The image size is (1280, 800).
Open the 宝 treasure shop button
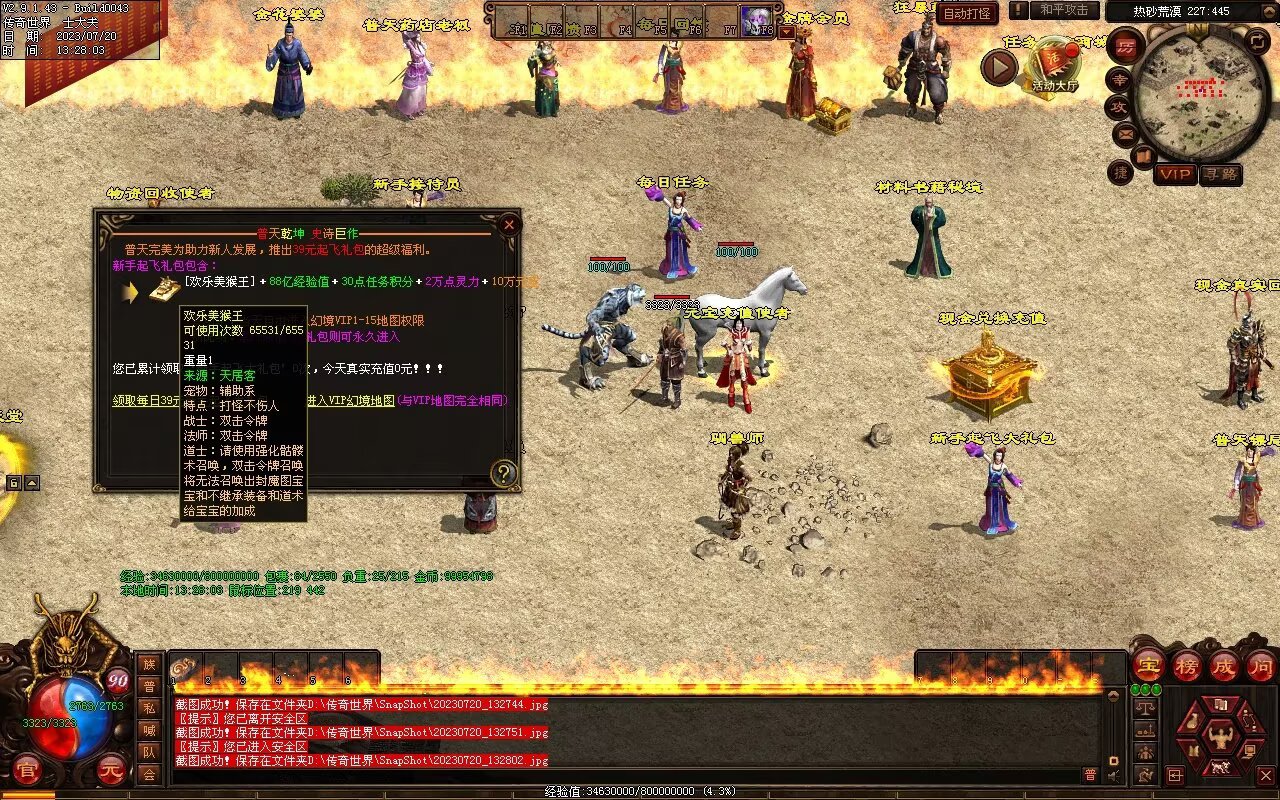point(1148,665)
